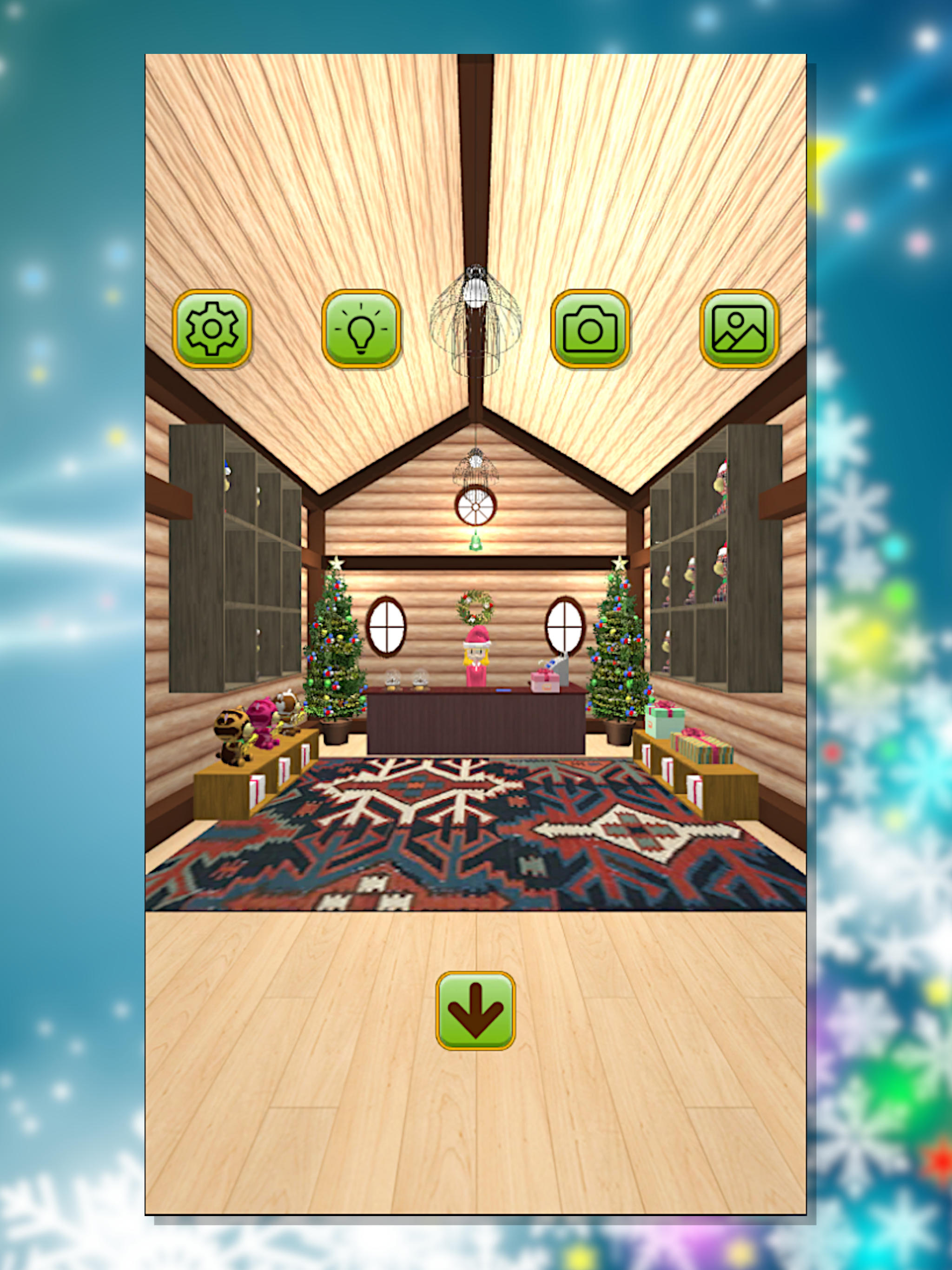Viewport: 952px width, 1270px height.
Task: Examine the wall clock on the back wall
Action: pos(476,508)
